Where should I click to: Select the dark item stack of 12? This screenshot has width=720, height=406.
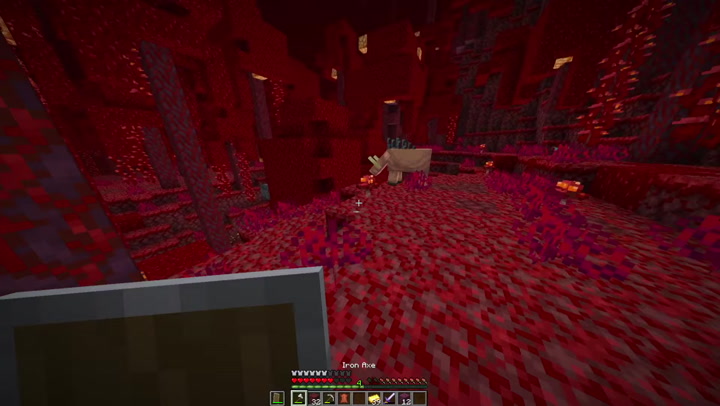coord(404,398)
